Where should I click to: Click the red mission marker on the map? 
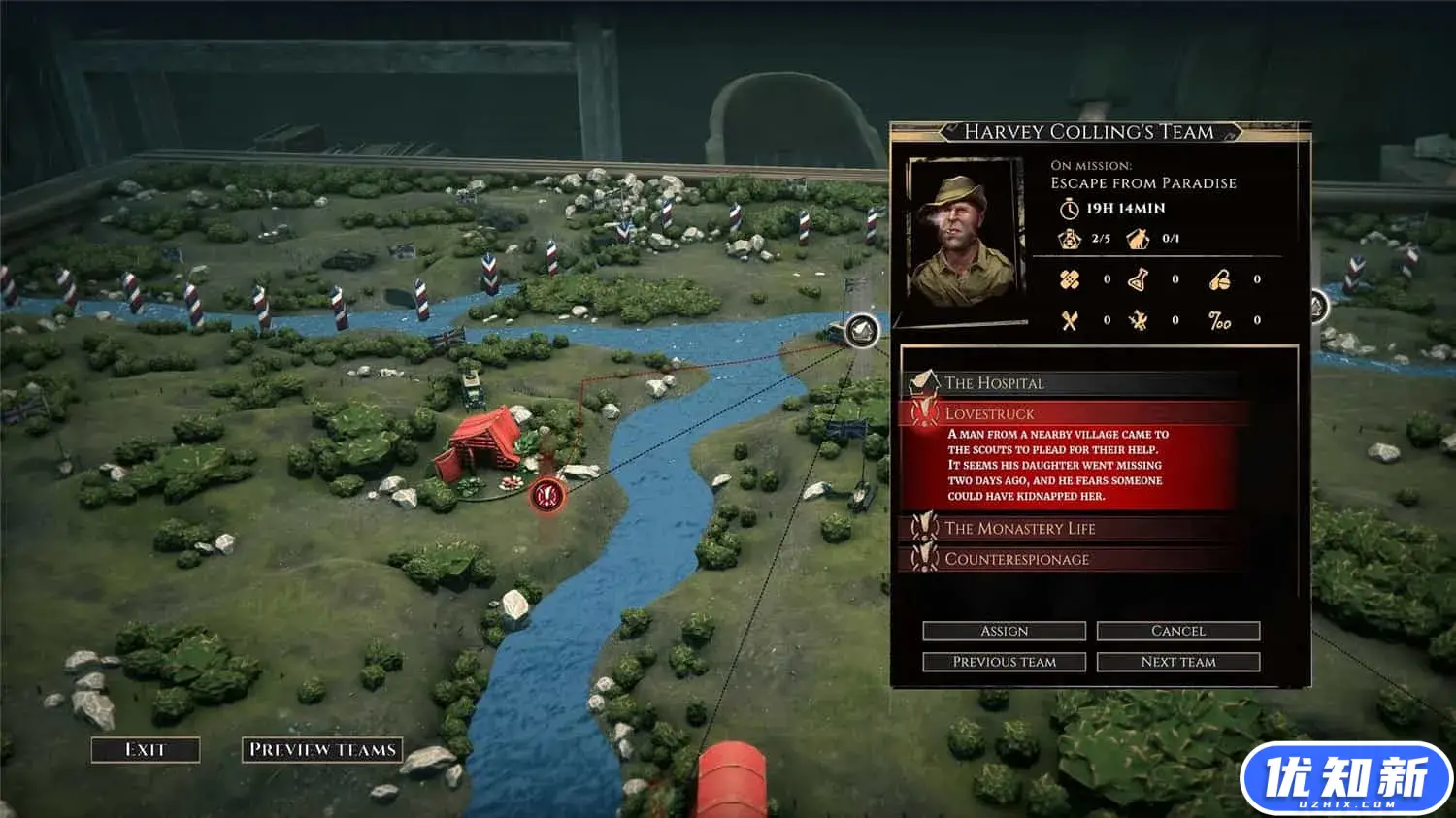tap(547, 496)
